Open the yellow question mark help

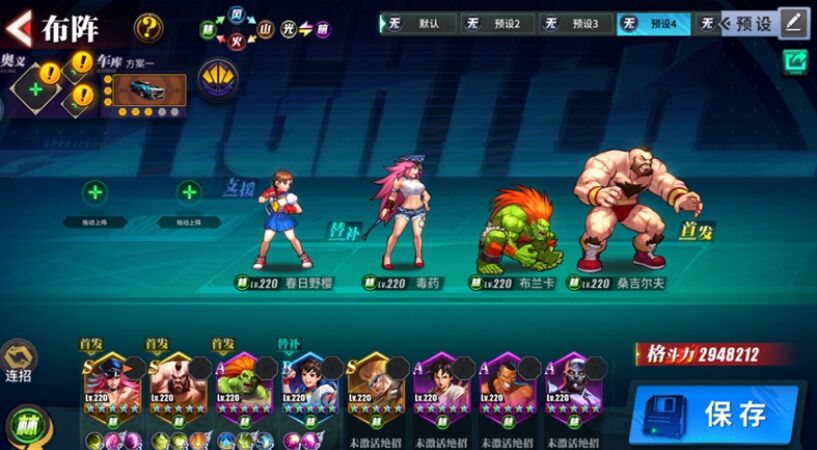[149, 26]
